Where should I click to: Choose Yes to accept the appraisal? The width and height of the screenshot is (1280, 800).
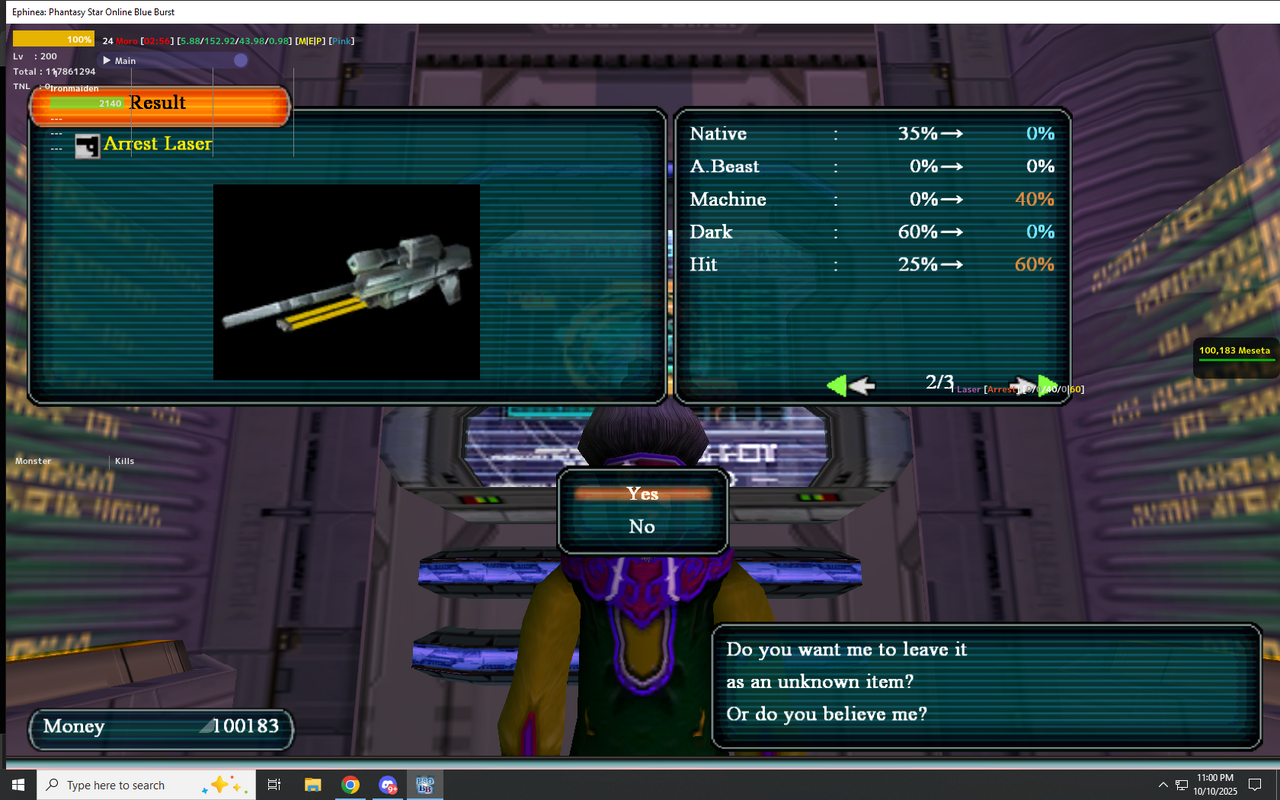[x=642, y=493]
